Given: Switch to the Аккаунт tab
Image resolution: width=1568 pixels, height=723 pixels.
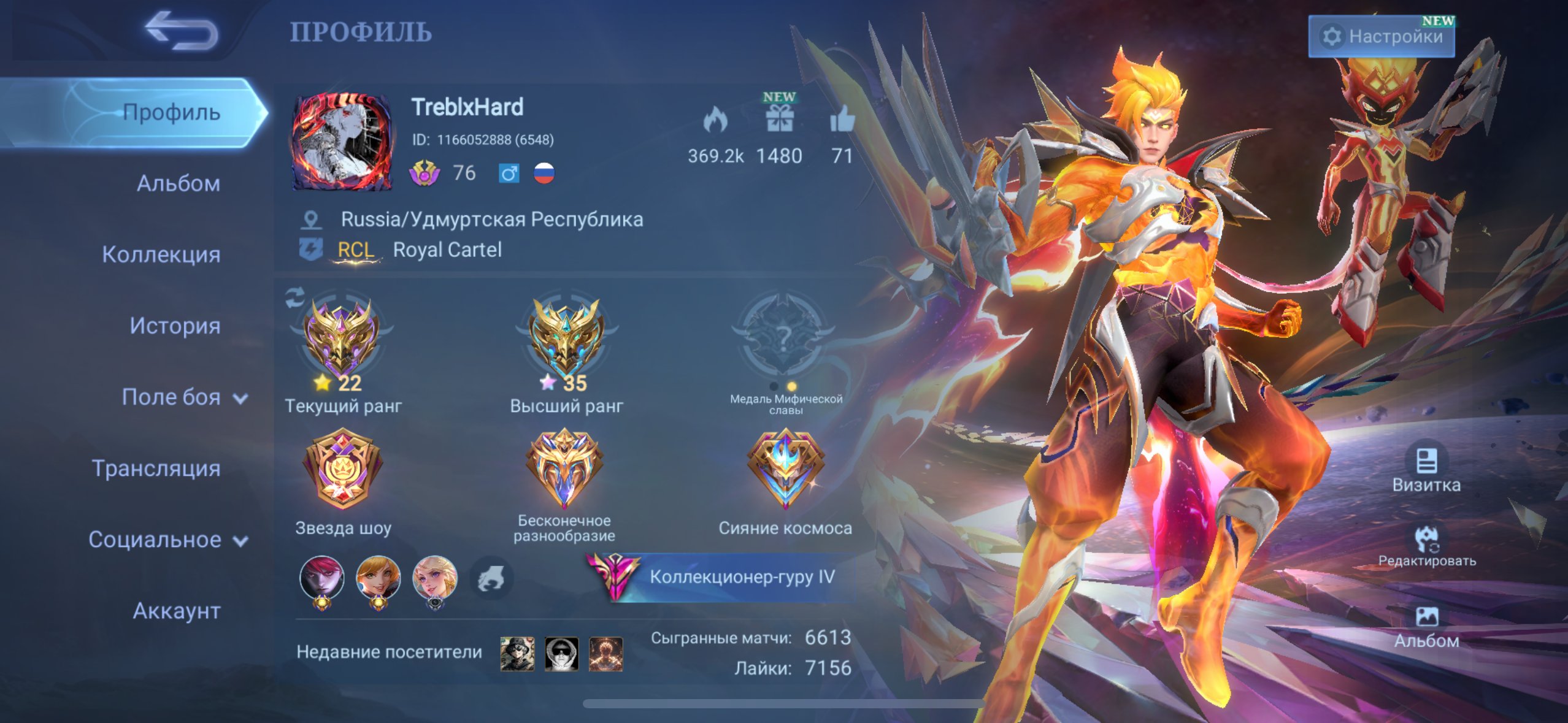Looking at the screenshot, I should pos(177,611).
